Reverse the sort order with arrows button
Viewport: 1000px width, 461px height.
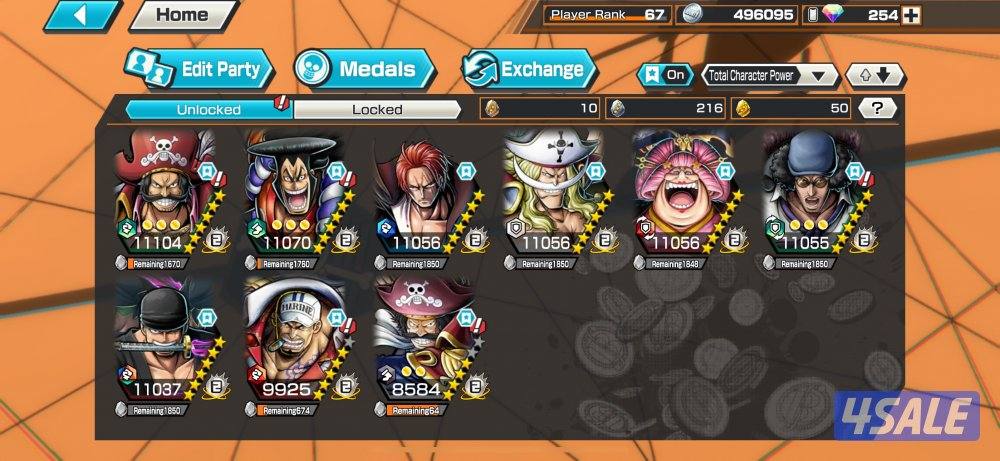pos(875,75)
